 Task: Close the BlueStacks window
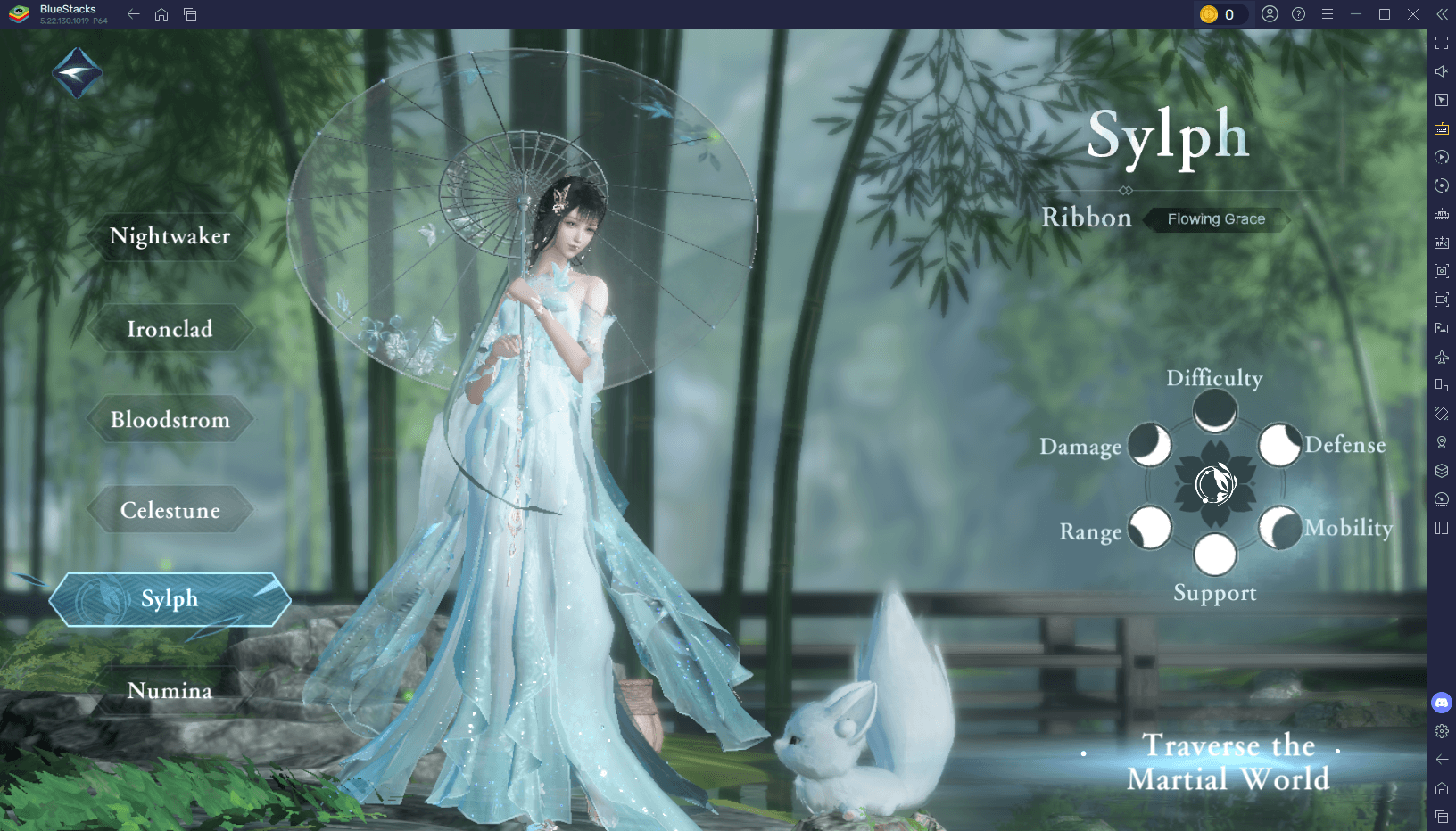(1413, 14)
